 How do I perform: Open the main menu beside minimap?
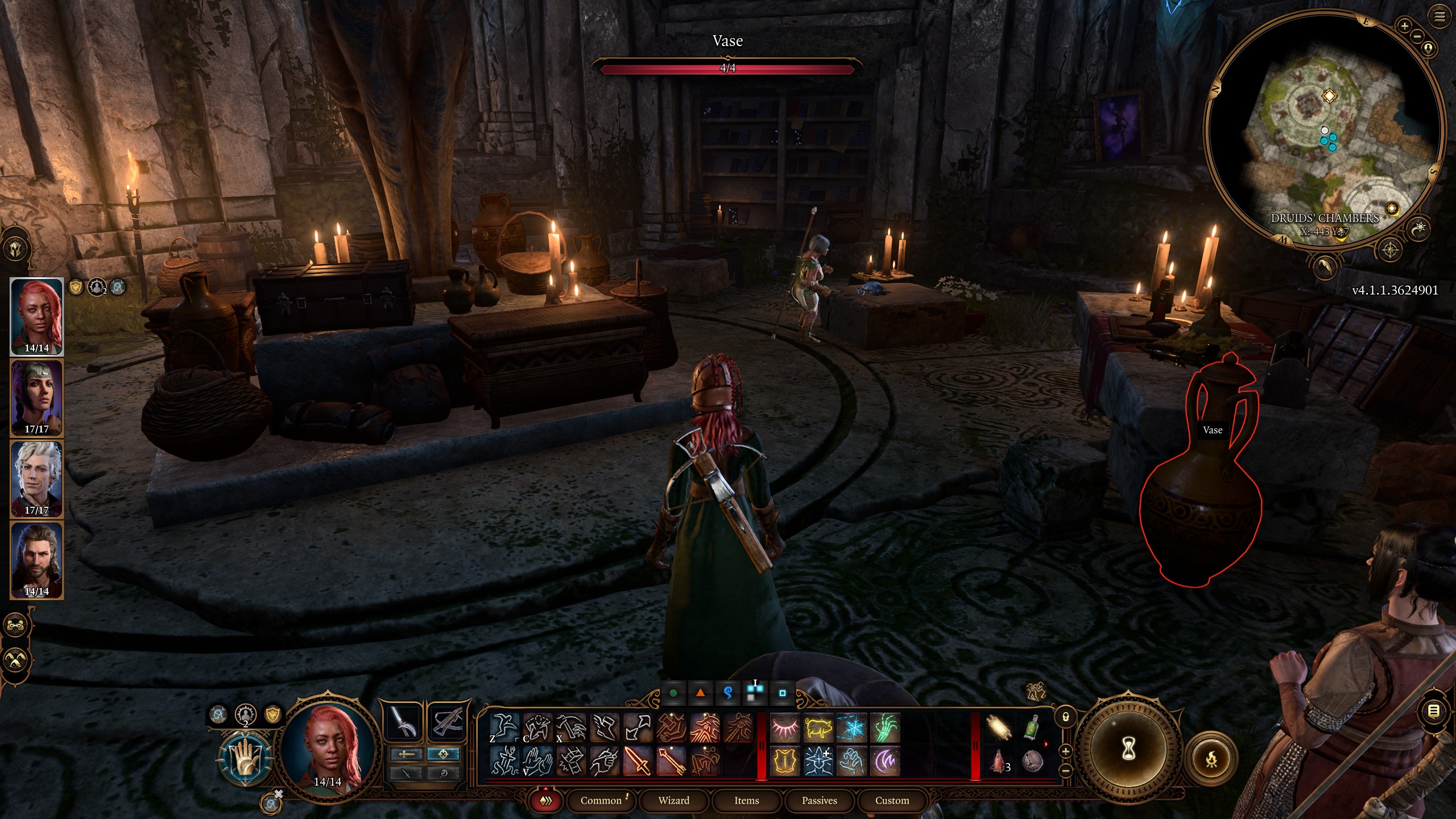point(1439,17)
